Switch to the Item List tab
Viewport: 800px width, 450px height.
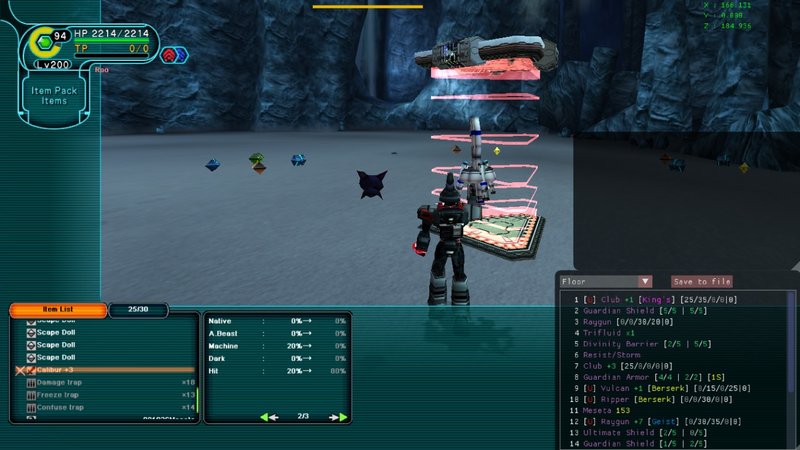(x=57, y=310)
